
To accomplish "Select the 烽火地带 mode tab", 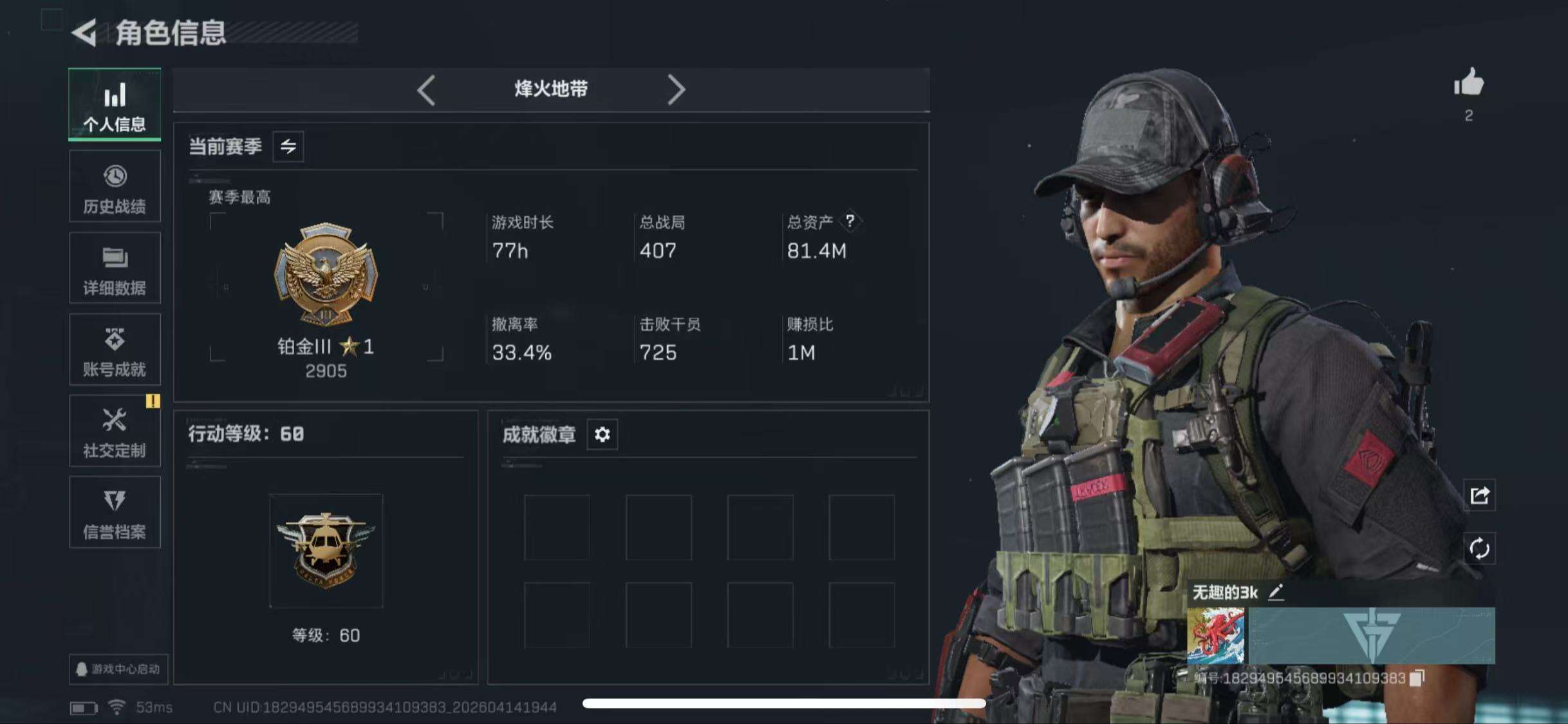I will tap(552, 89).
